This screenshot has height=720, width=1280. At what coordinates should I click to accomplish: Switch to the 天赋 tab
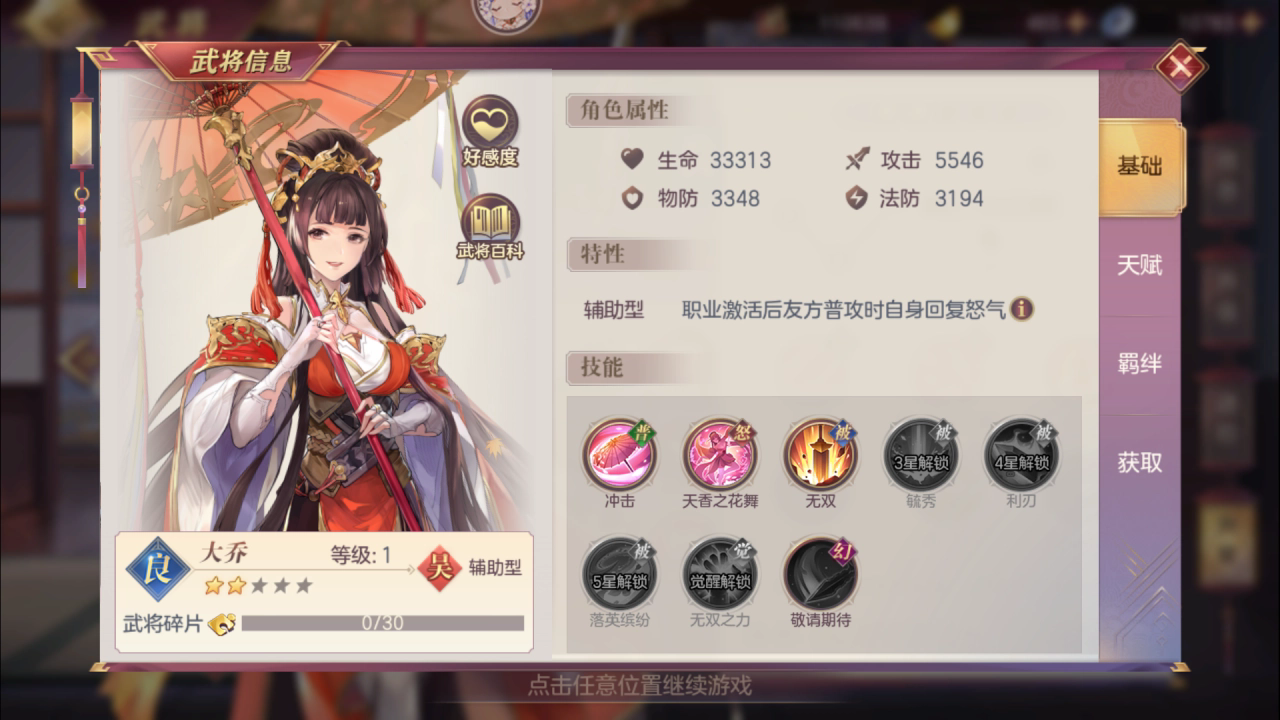point(1140,266)
